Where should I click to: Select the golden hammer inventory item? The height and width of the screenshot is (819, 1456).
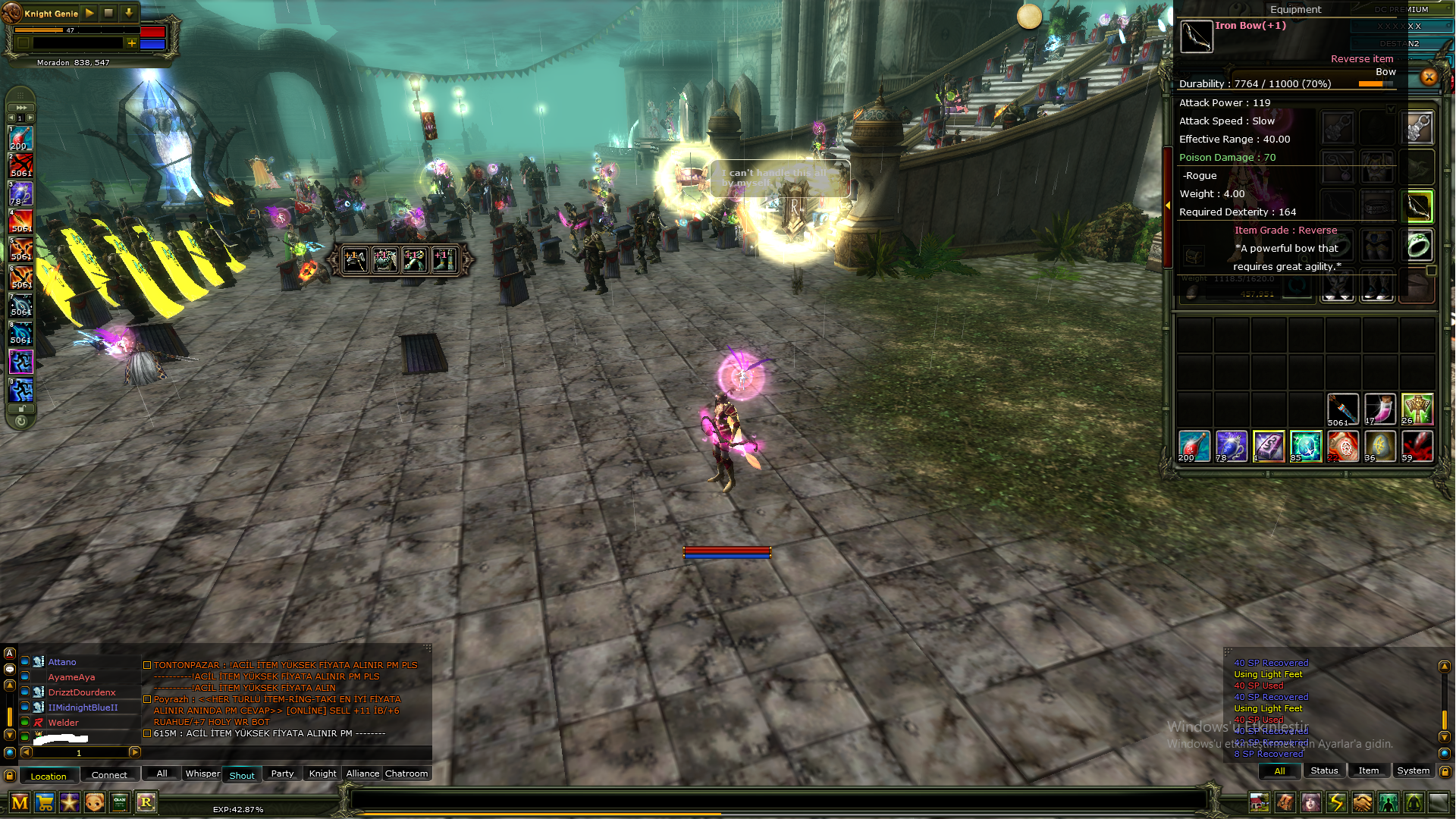[1417, 409]
